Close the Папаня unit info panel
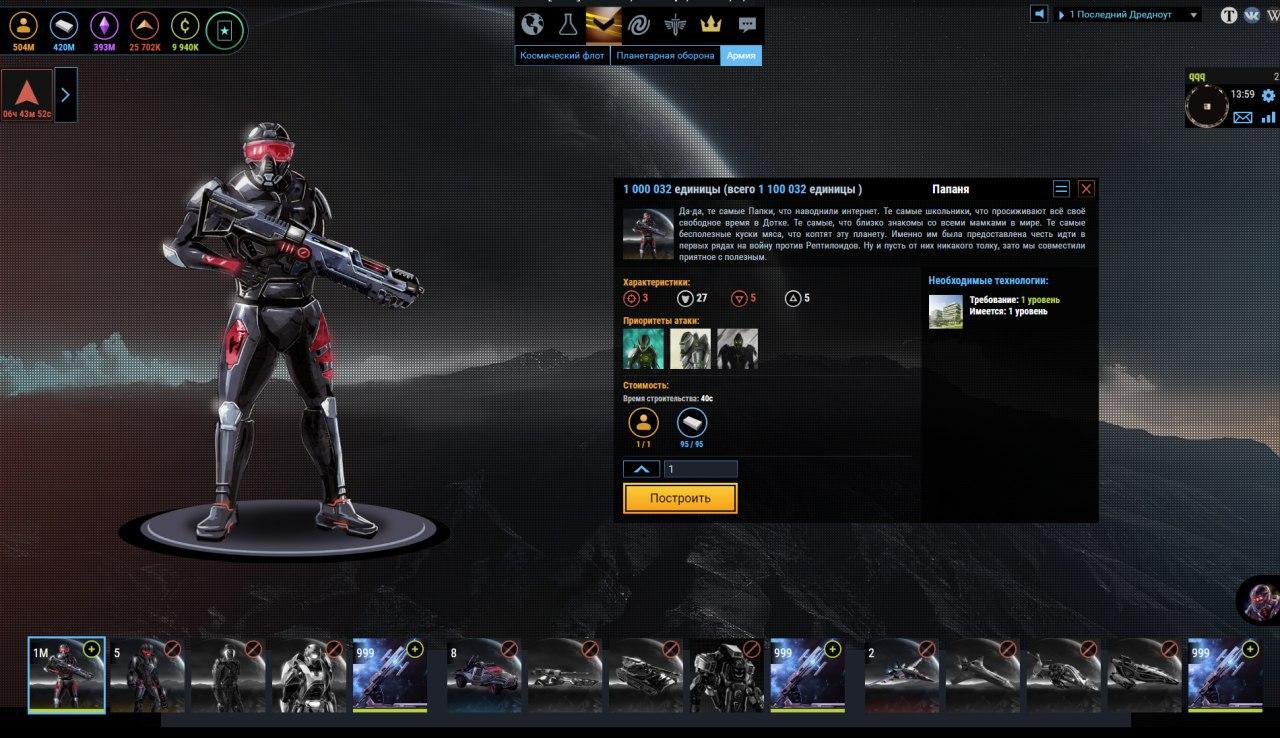The height and width of the screenshot is (738, 1280). (x=1086, y=189)
